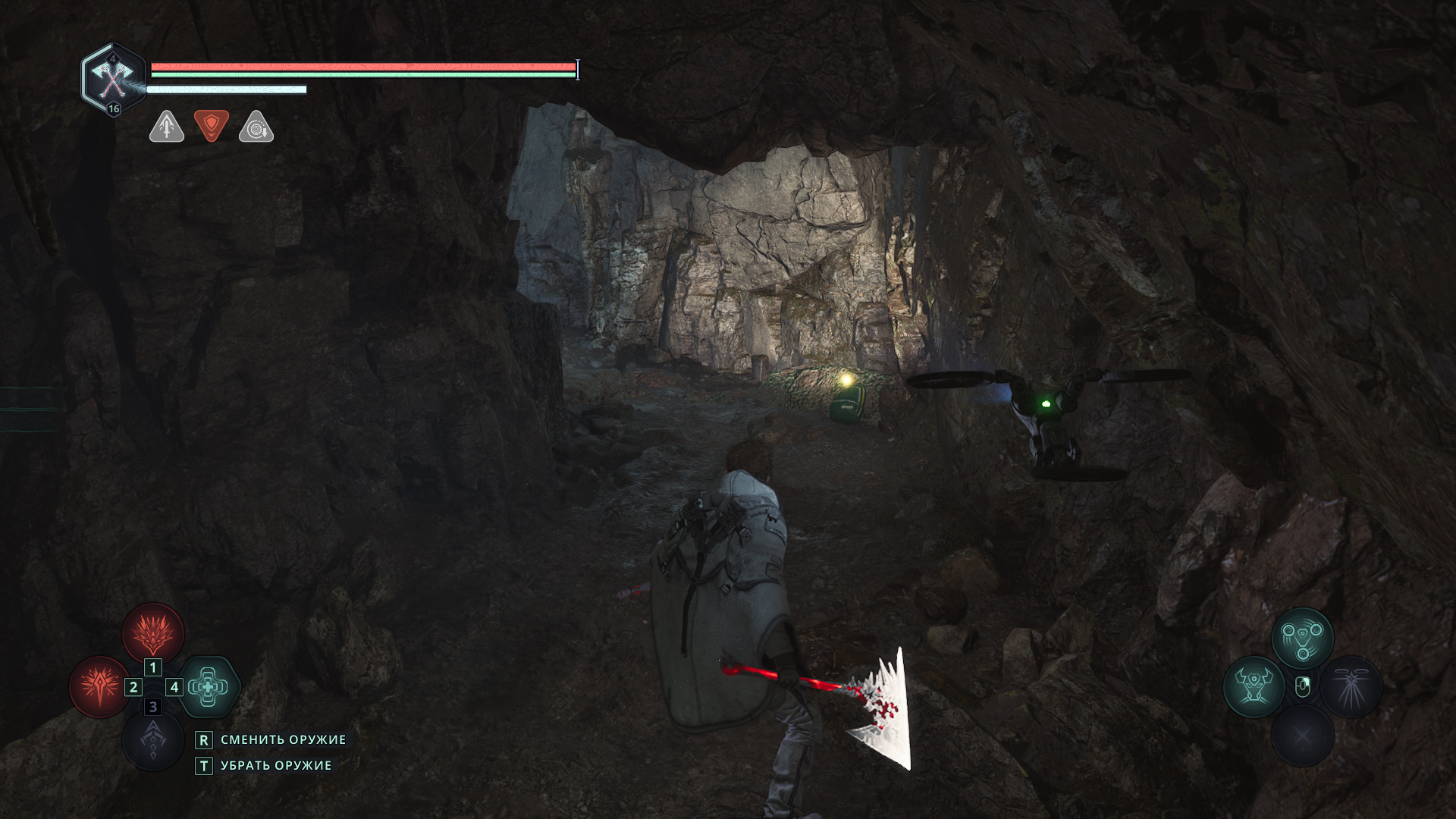
Task: Inspect the red shield defense debuff
Action: click(x=212, y=126)
